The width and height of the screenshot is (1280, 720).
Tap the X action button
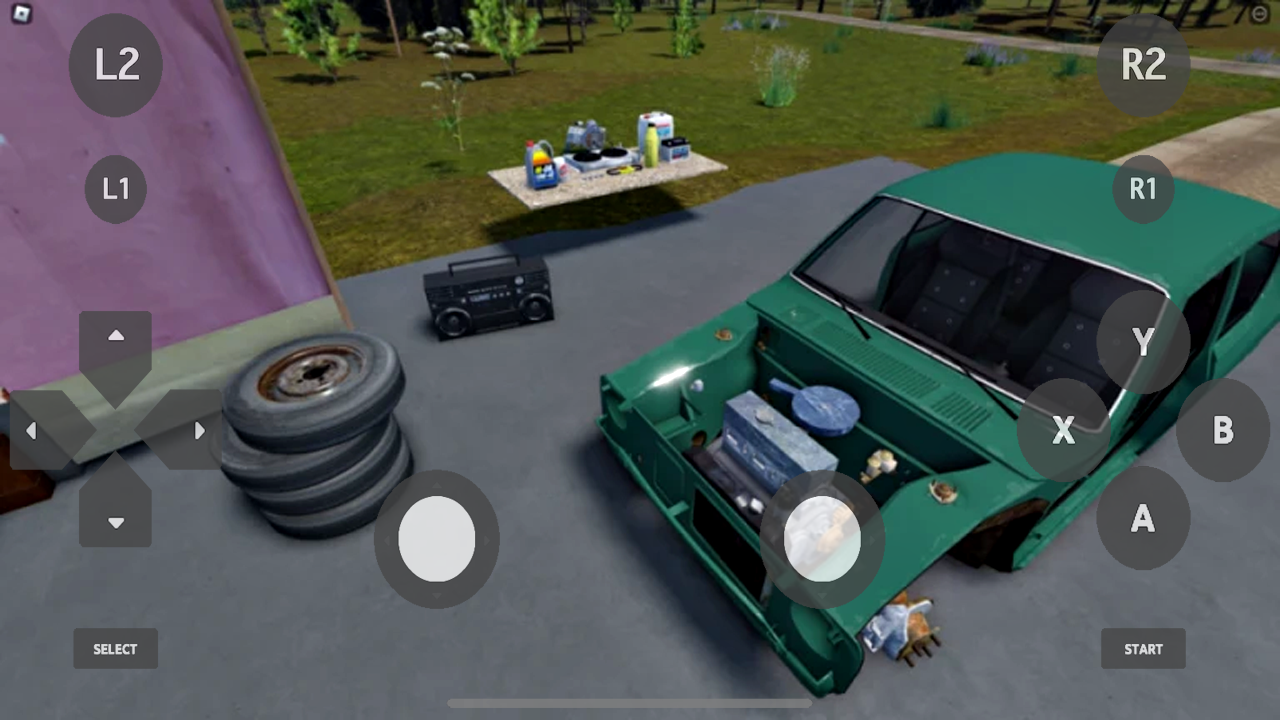coord(1063,431)
